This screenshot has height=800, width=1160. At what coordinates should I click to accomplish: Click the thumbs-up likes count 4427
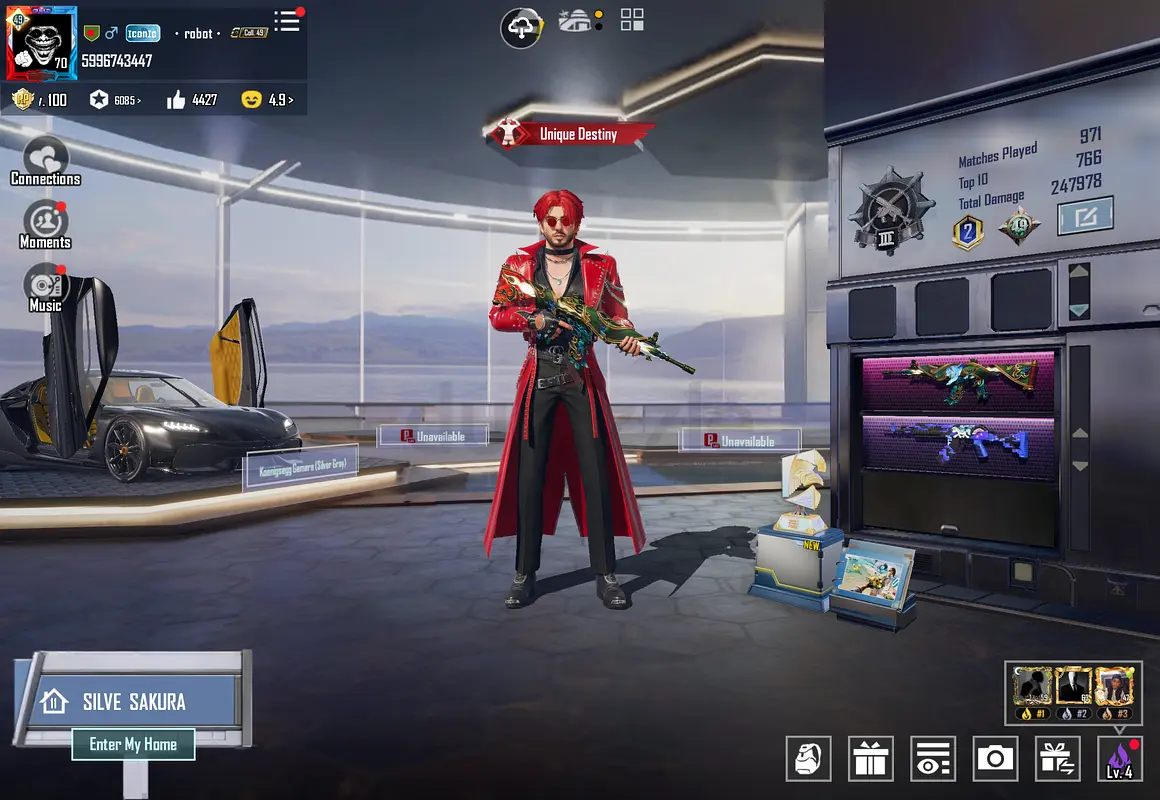(192, 100)
